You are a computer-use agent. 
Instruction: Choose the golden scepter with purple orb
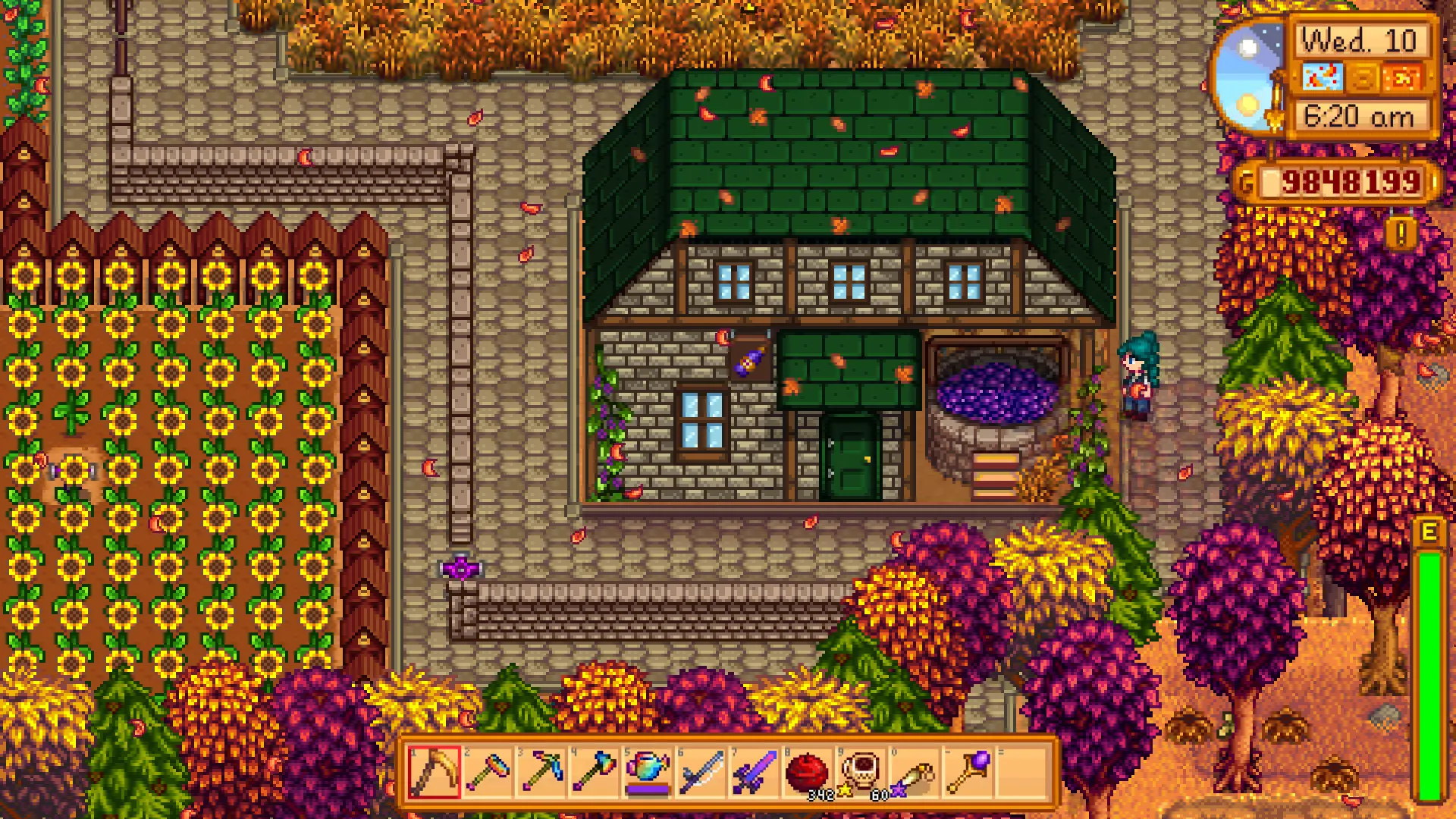click(968, 773)
